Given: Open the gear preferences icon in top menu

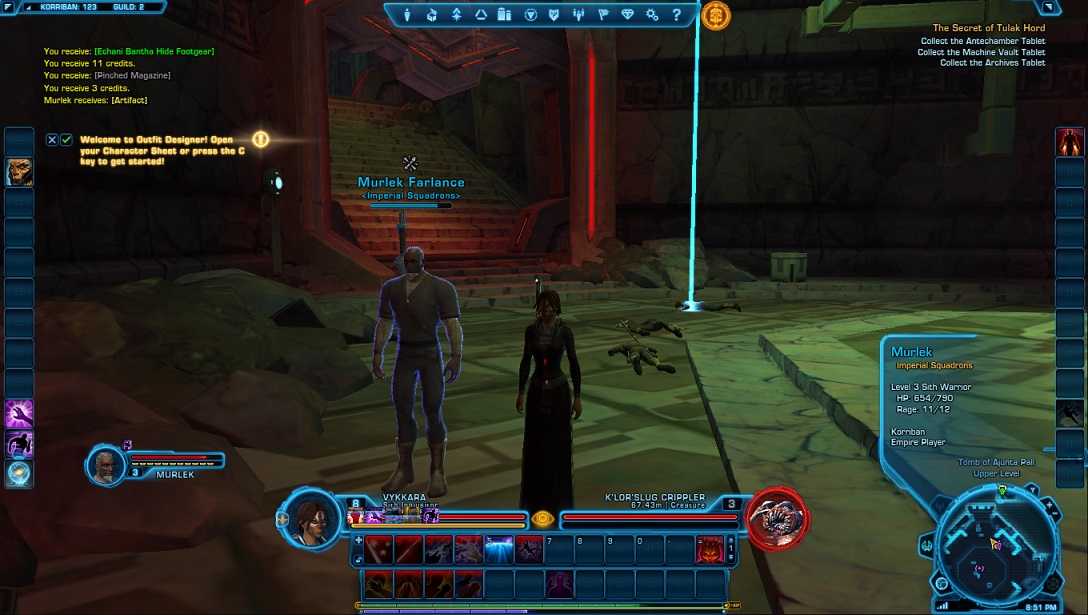Looking at the screenshot, I should [x=652, y=15].
